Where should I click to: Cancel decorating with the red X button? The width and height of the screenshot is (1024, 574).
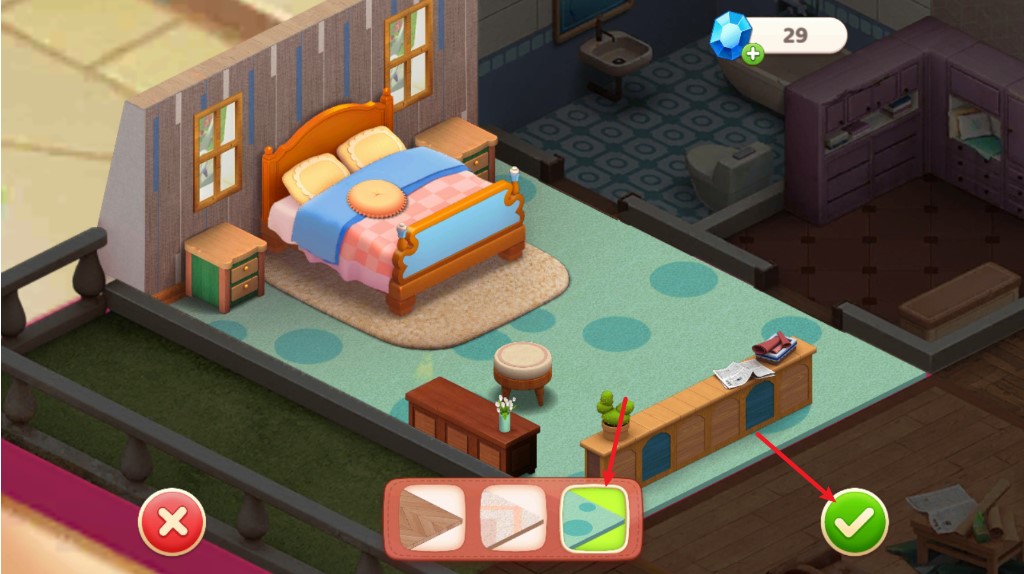(172, 521)
